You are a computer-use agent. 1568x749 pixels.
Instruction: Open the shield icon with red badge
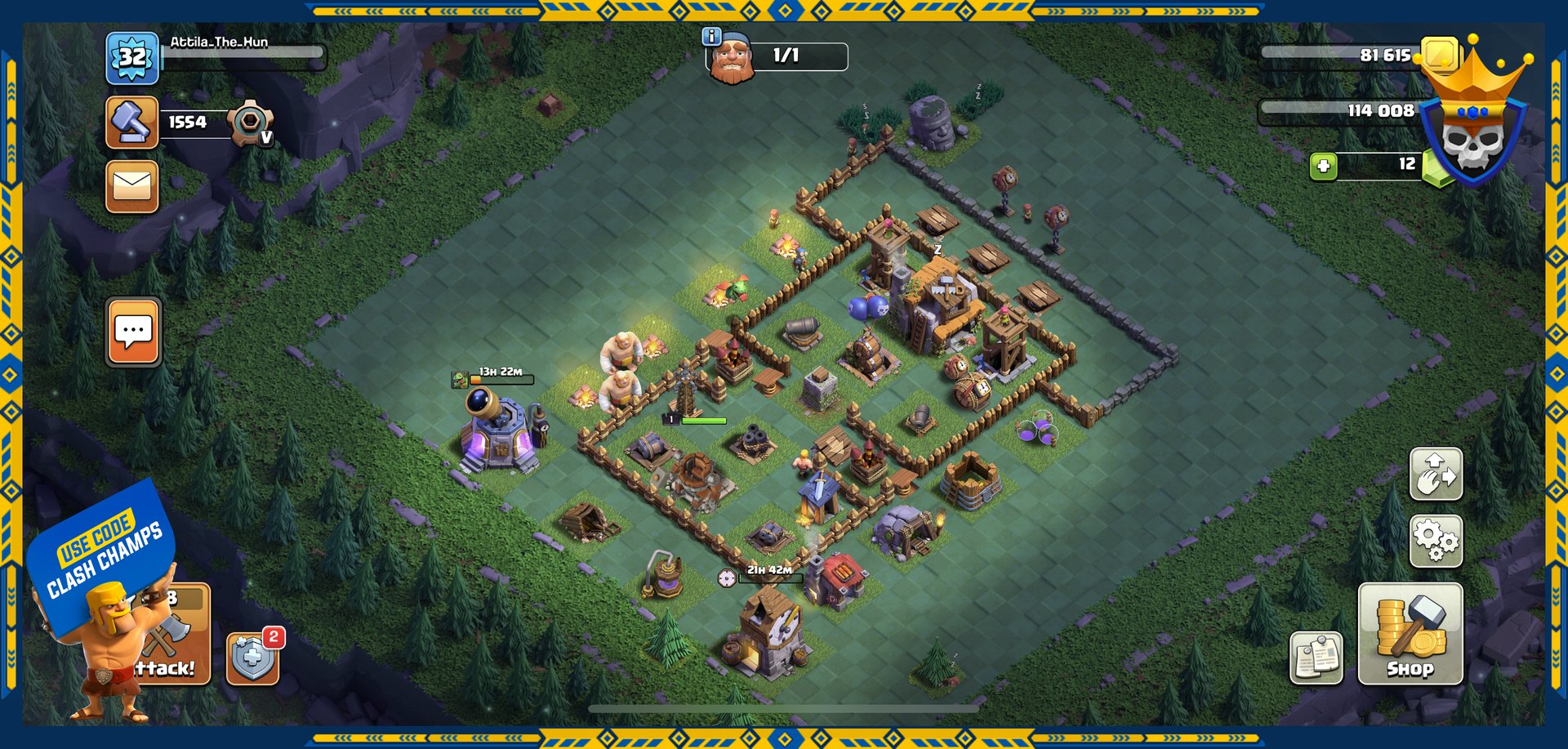(252, 658)
